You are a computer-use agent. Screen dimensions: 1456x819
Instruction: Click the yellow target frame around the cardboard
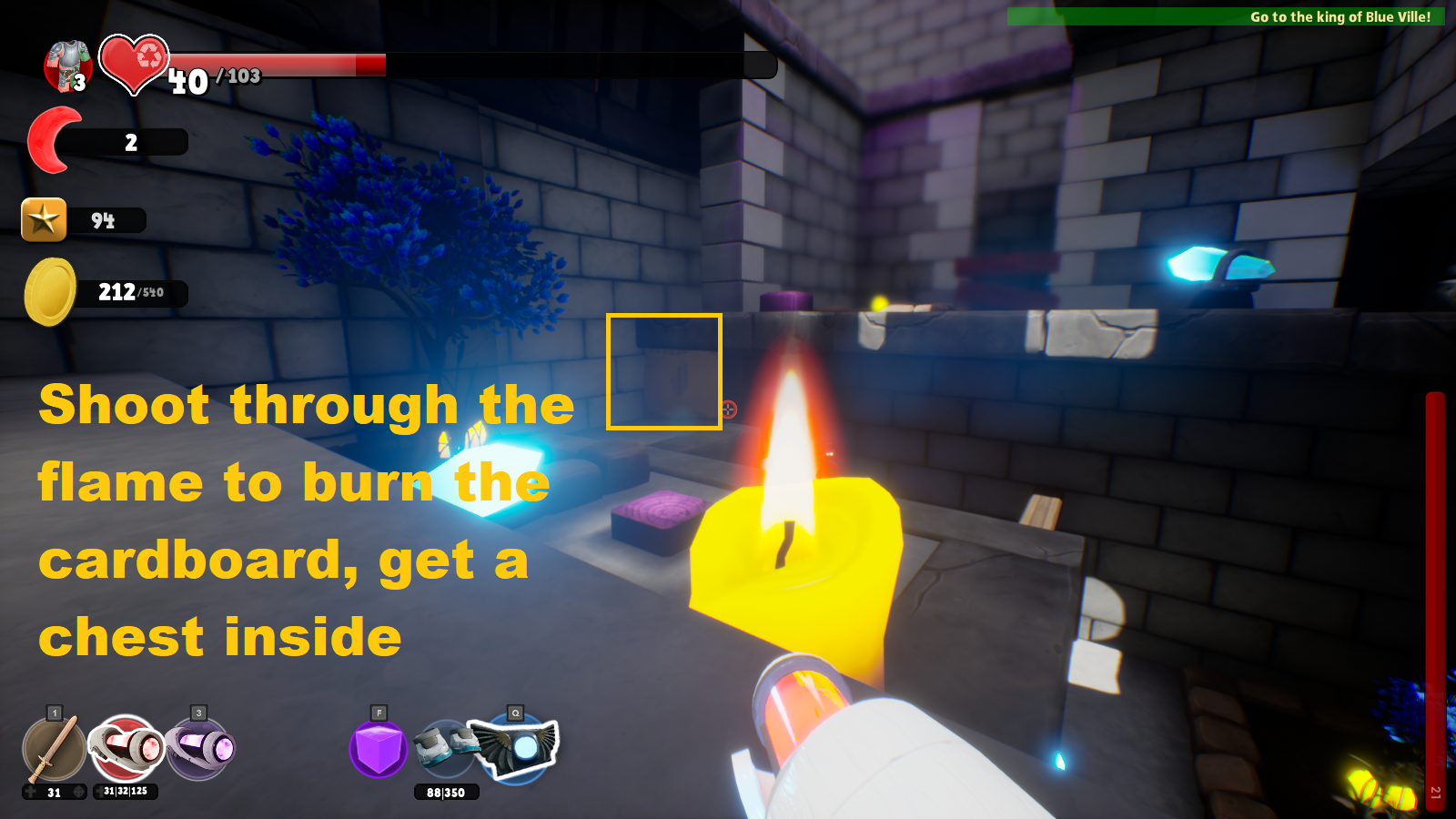[x=664, y=369]
